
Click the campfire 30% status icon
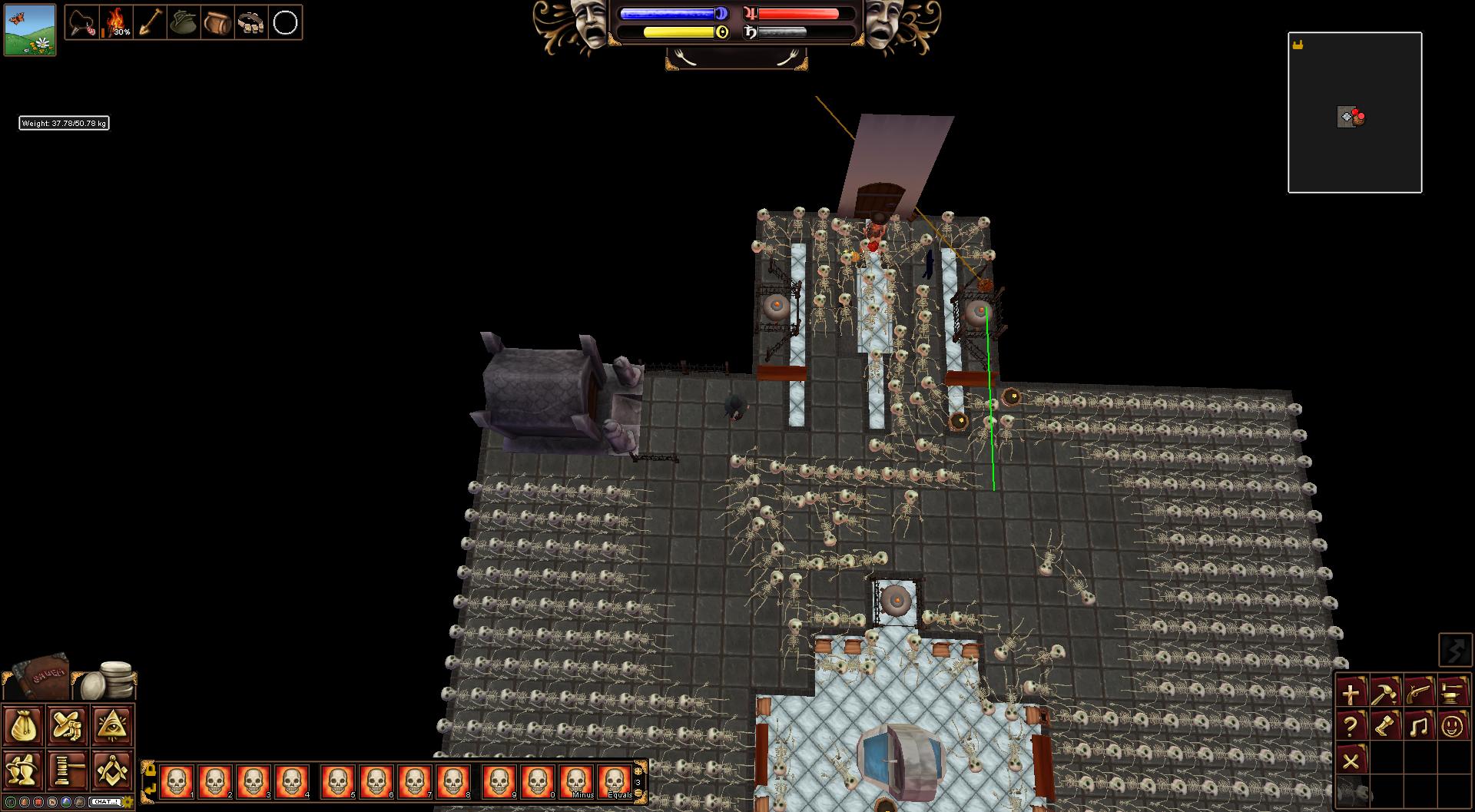117,22
